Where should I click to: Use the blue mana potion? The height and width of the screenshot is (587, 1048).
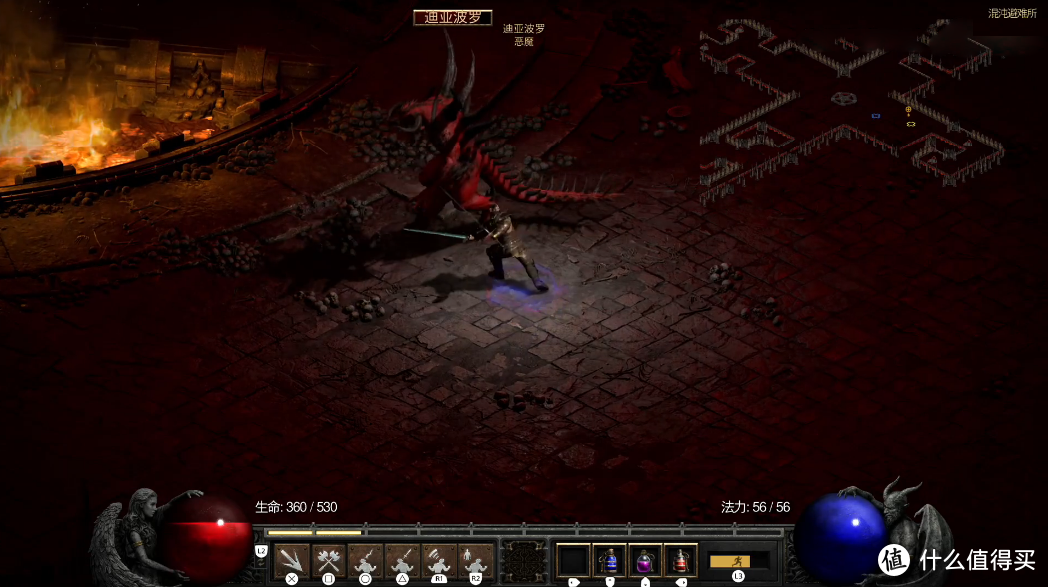609,561
